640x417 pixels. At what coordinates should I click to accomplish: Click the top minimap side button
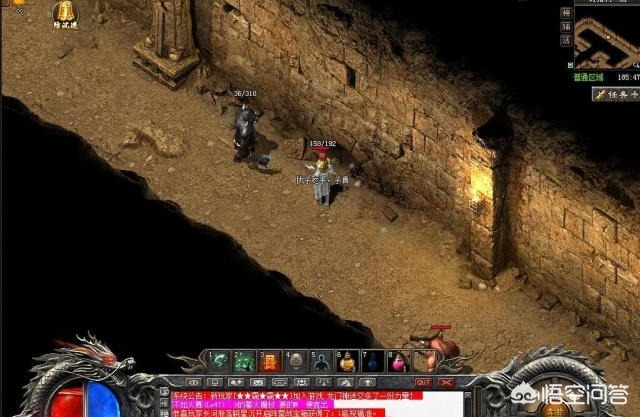(x=566, y=10)
